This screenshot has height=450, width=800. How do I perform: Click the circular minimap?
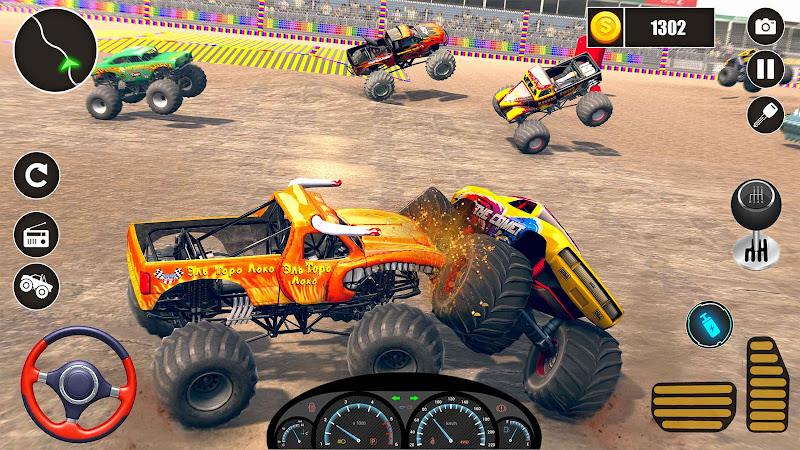pyautogui.click(x=56, y=48)
